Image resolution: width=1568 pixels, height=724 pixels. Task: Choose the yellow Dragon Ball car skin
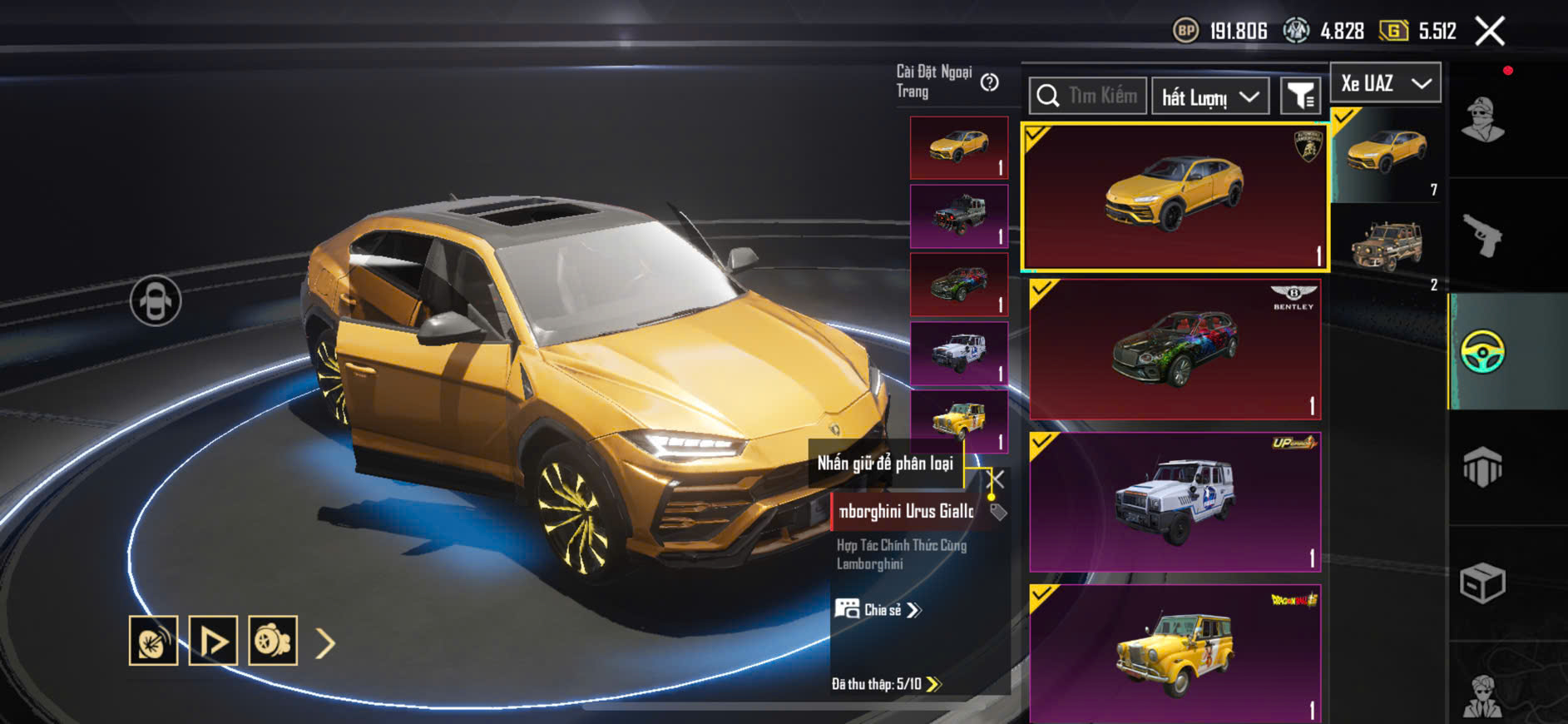click(1175, 653)
